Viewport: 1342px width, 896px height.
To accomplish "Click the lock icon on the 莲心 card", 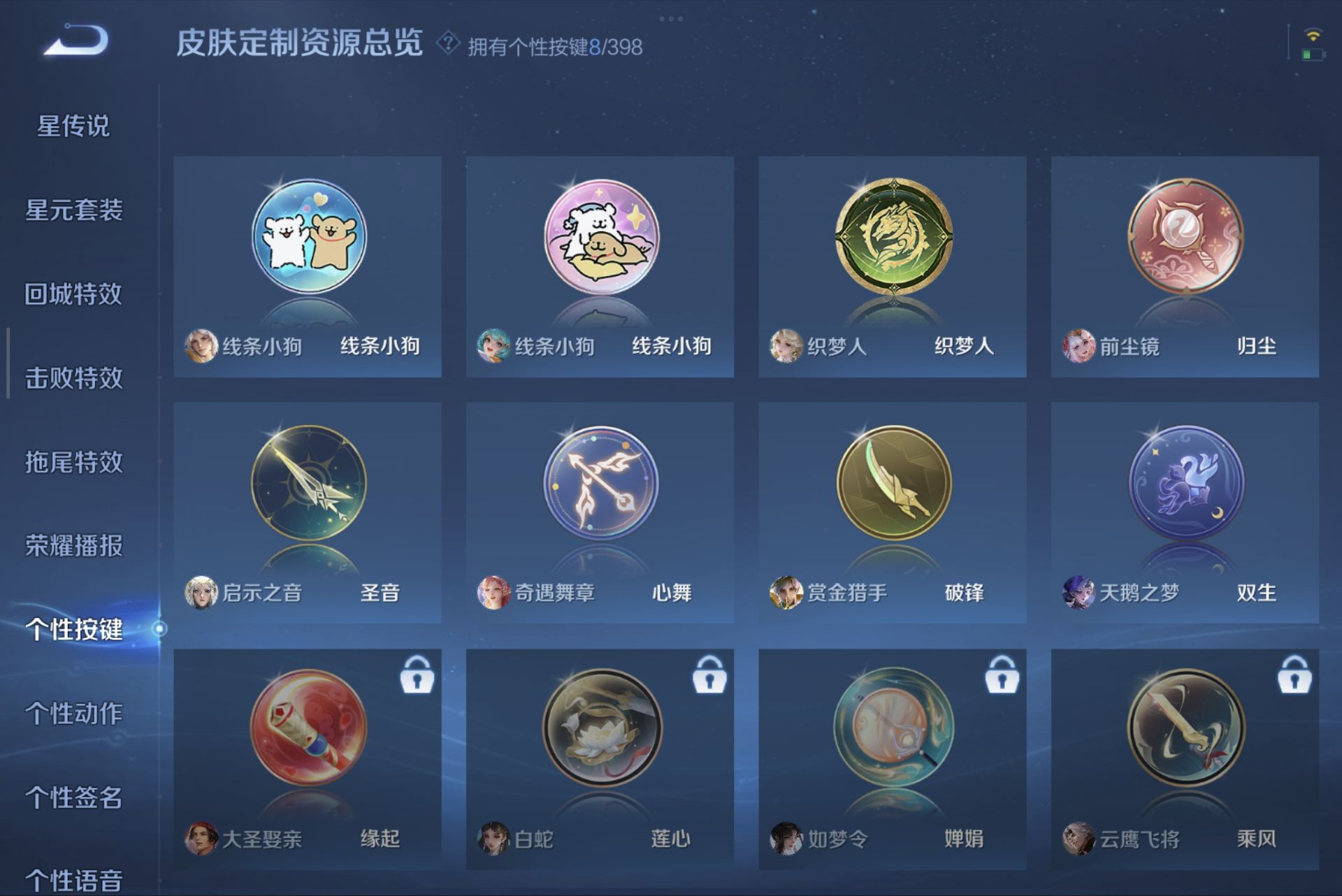I will tap(710, 677).
